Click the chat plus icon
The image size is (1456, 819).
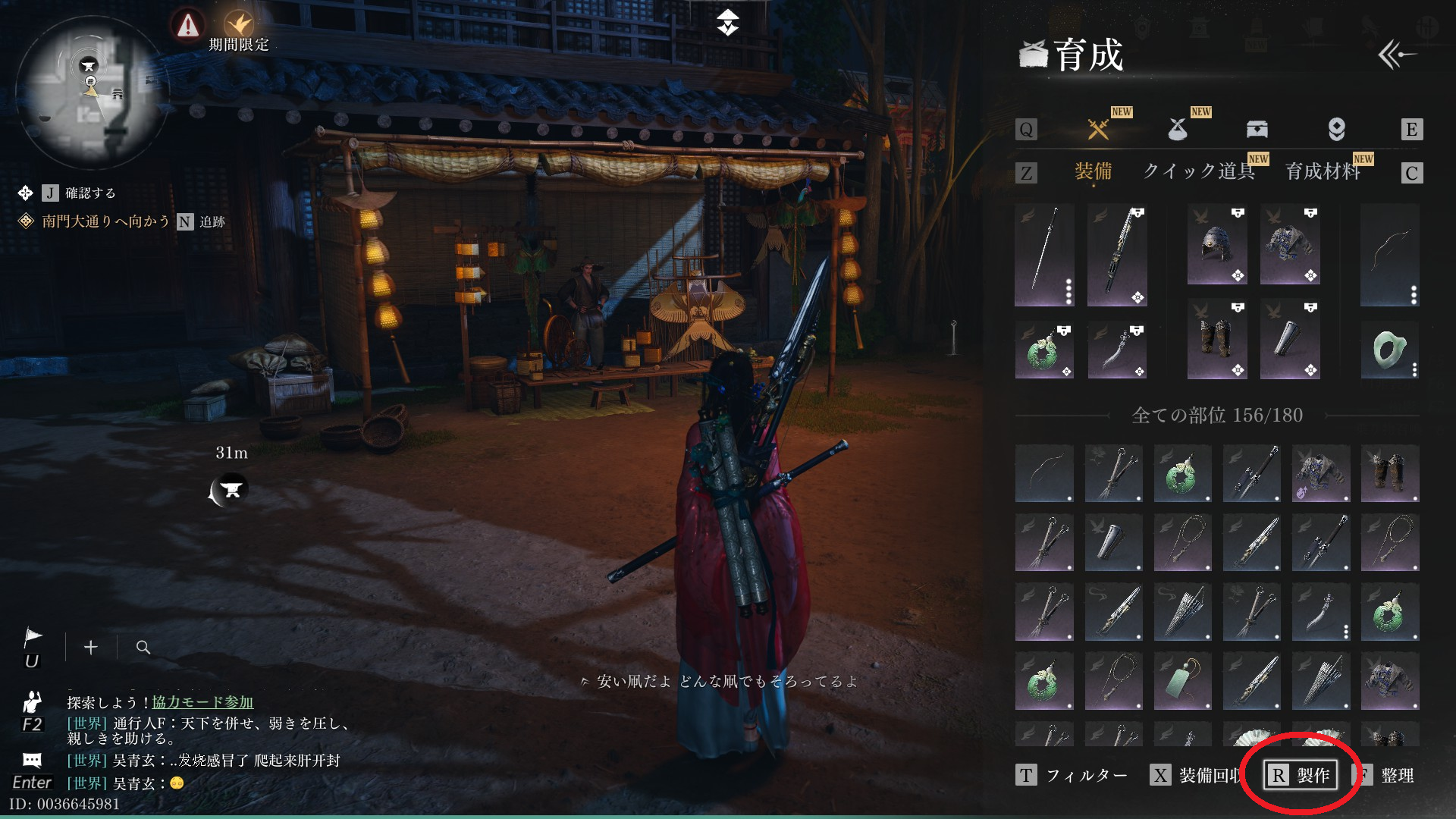[x=91, y=648]
